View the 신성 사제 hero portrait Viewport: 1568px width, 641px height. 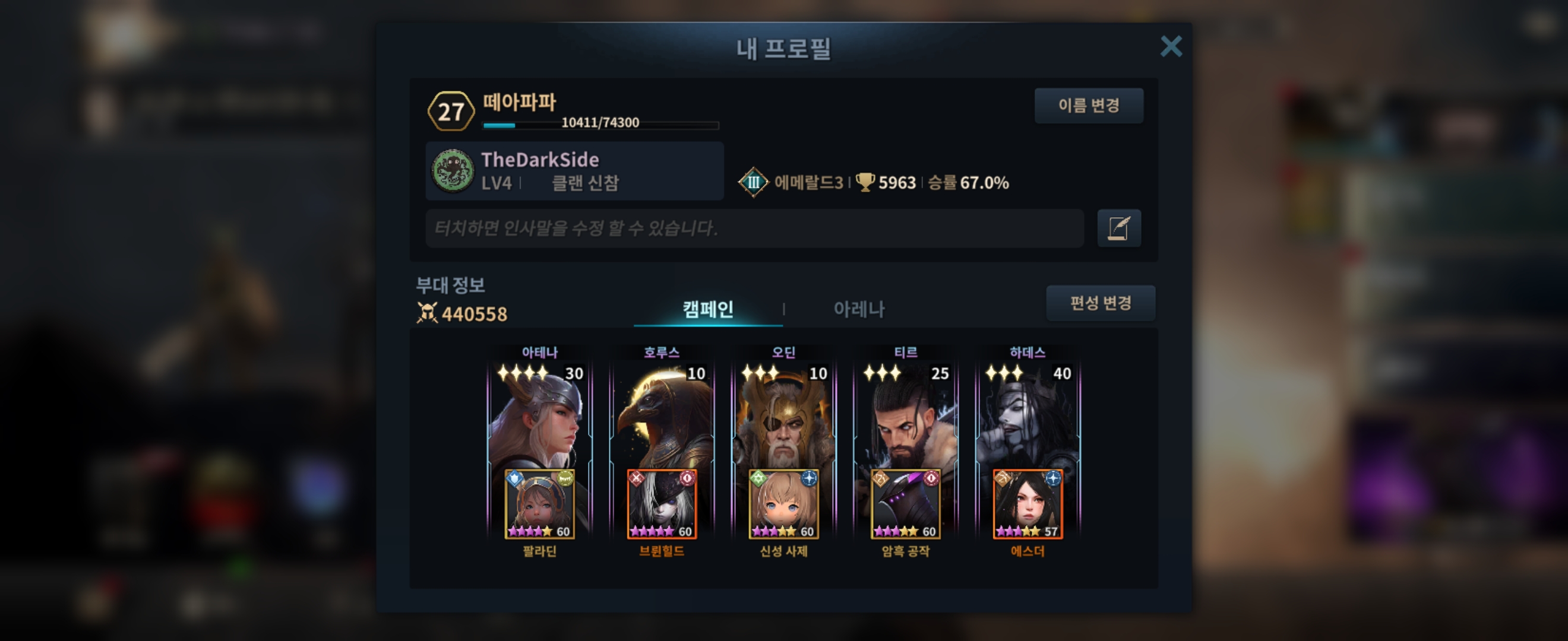(783, 504)
